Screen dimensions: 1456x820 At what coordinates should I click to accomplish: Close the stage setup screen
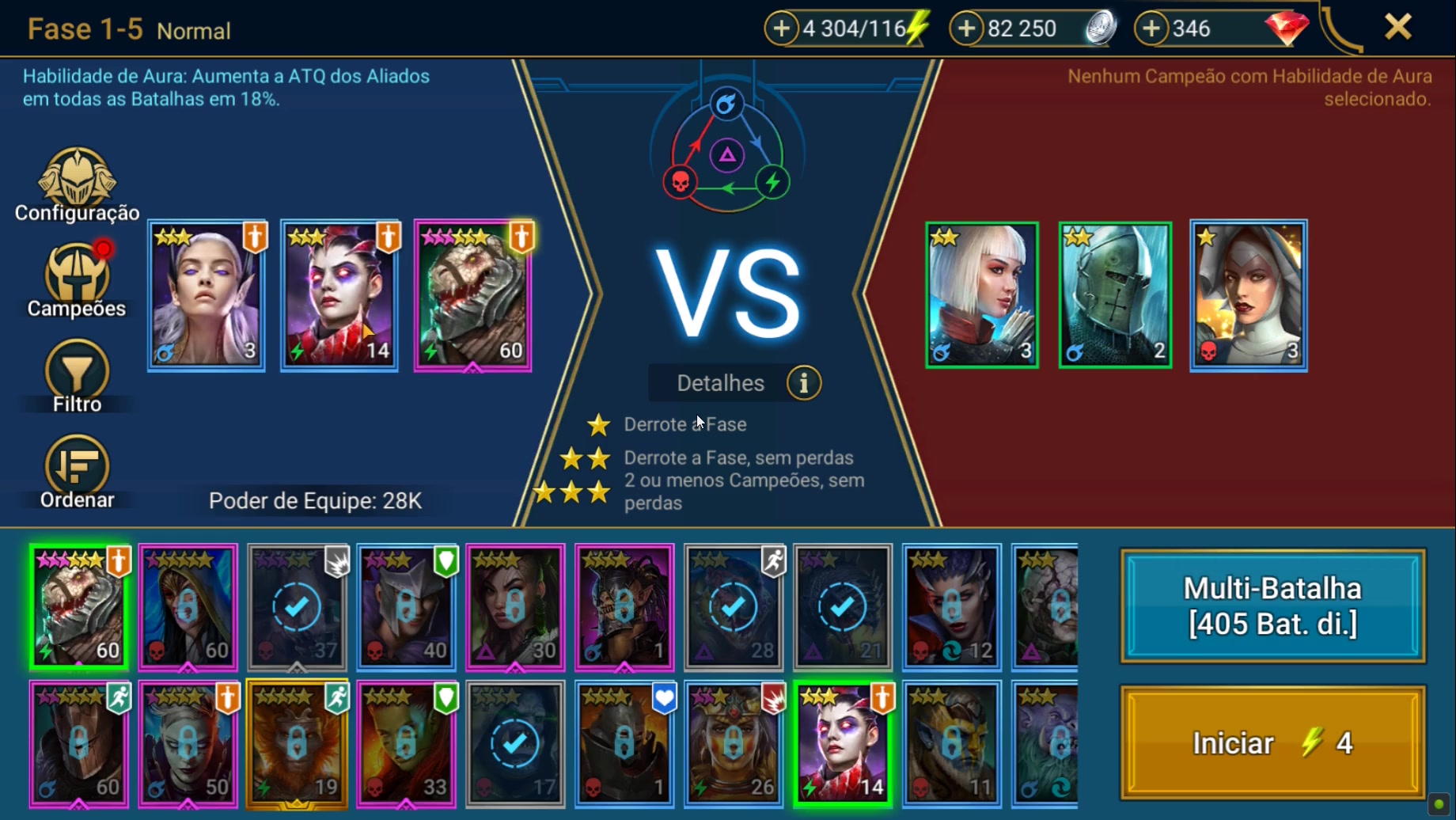coord(1397,28)
